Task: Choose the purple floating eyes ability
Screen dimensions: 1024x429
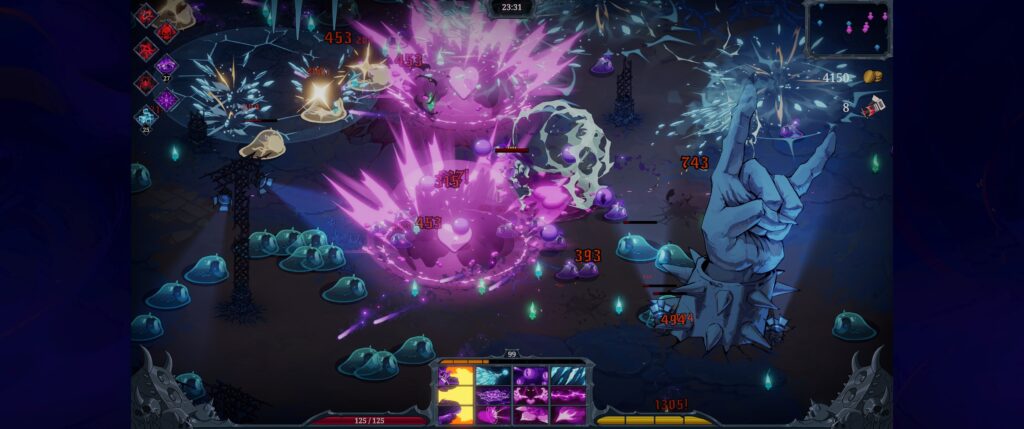Action: coord(529,377)
